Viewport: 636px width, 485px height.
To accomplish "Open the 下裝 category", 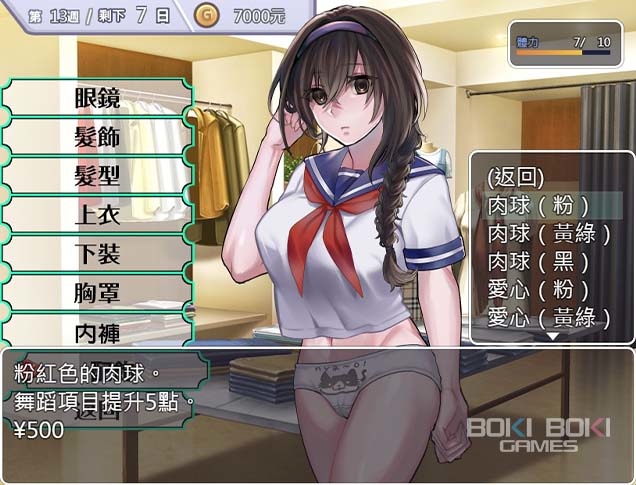I will click(97, 254).
